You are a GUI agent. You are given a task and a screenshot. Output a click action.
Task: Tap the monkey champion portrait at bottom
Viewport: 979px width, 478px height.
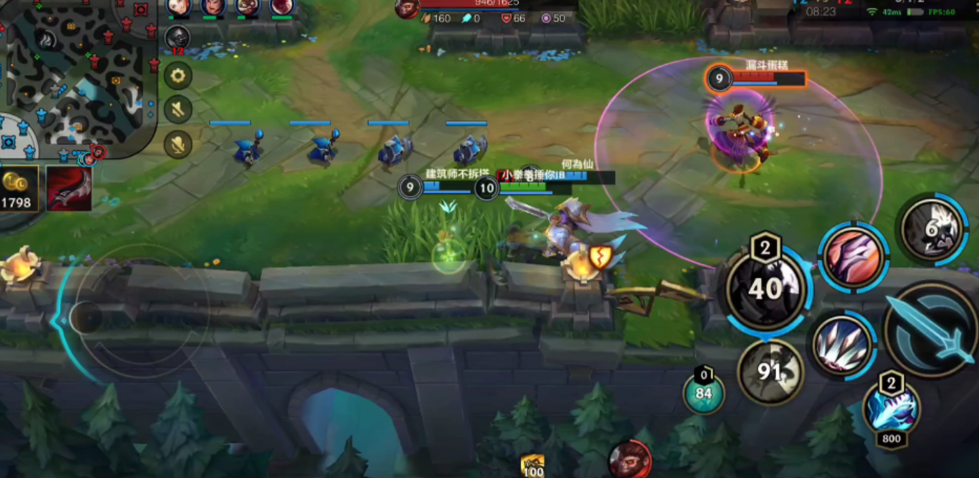point(629,459)
